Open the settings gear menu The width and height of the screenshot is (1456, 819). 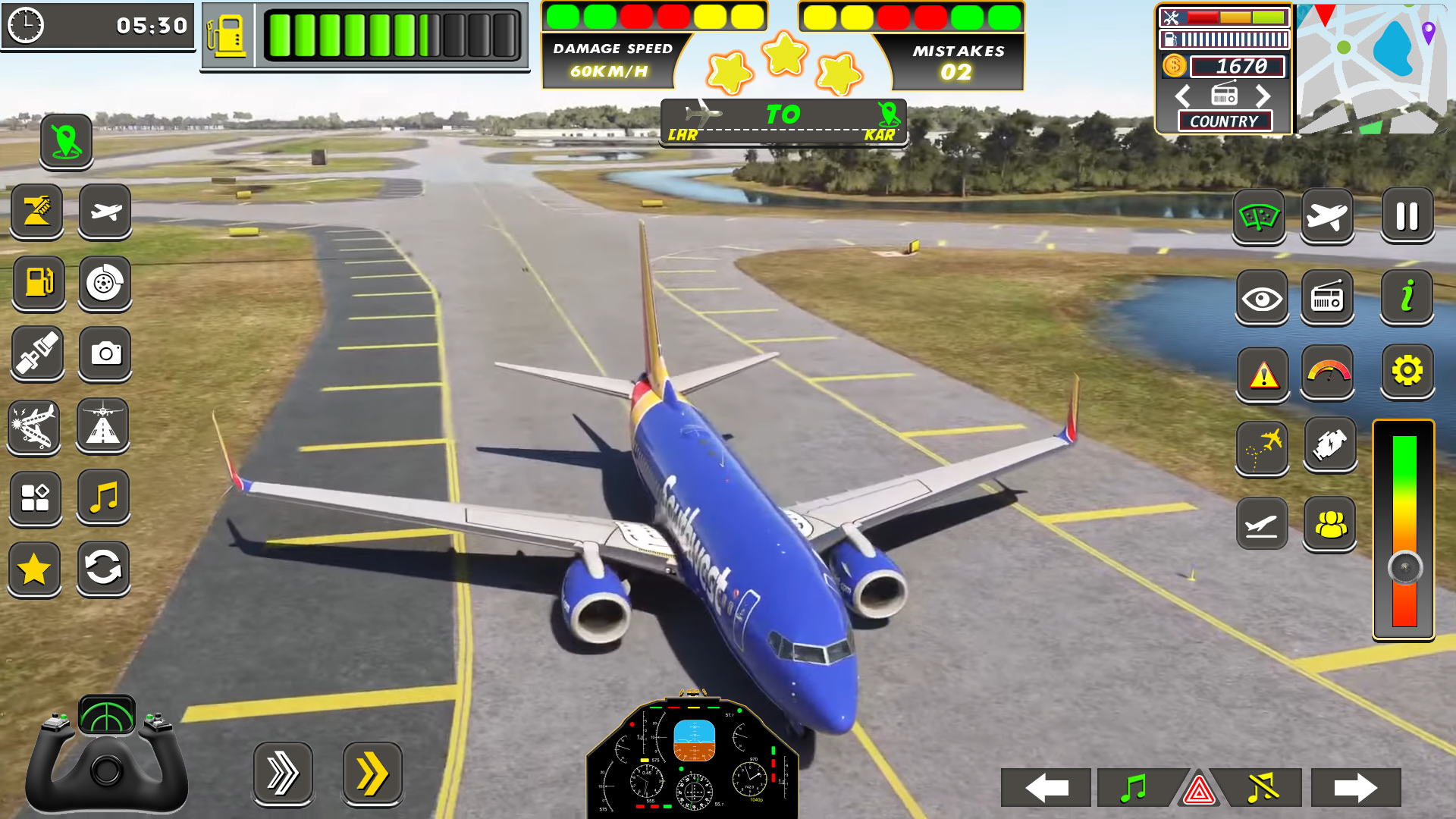1407,371
